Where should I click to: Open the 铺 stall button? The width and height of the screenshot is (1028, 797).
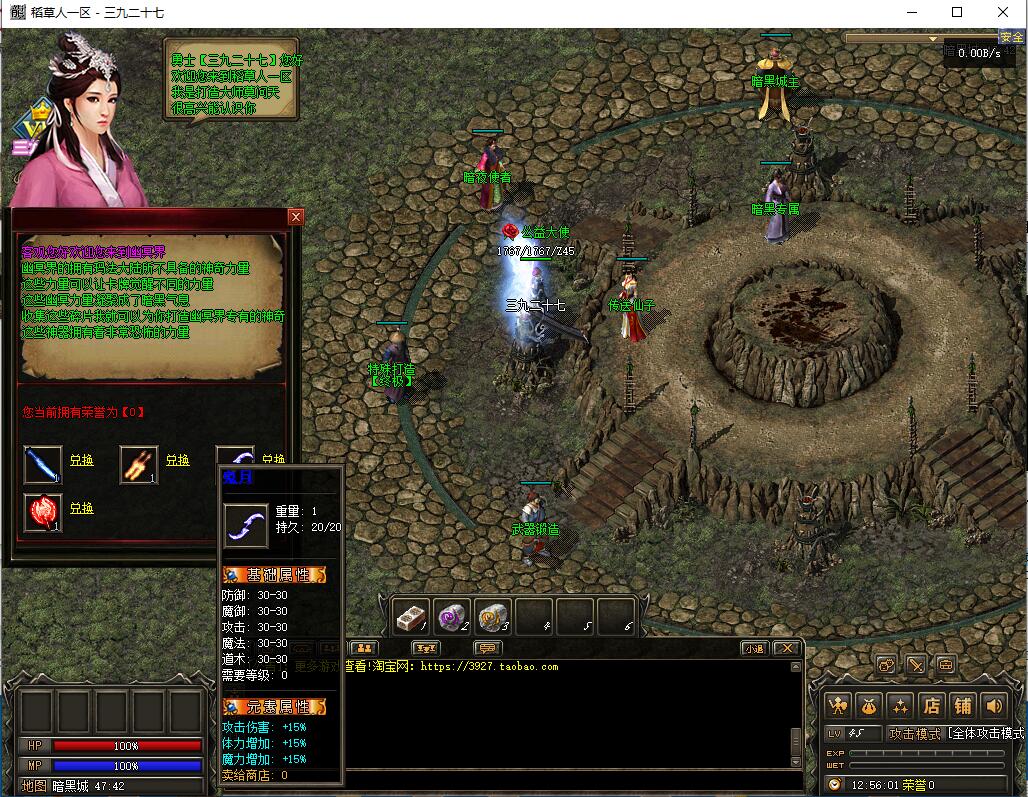[x=962, y=706]
